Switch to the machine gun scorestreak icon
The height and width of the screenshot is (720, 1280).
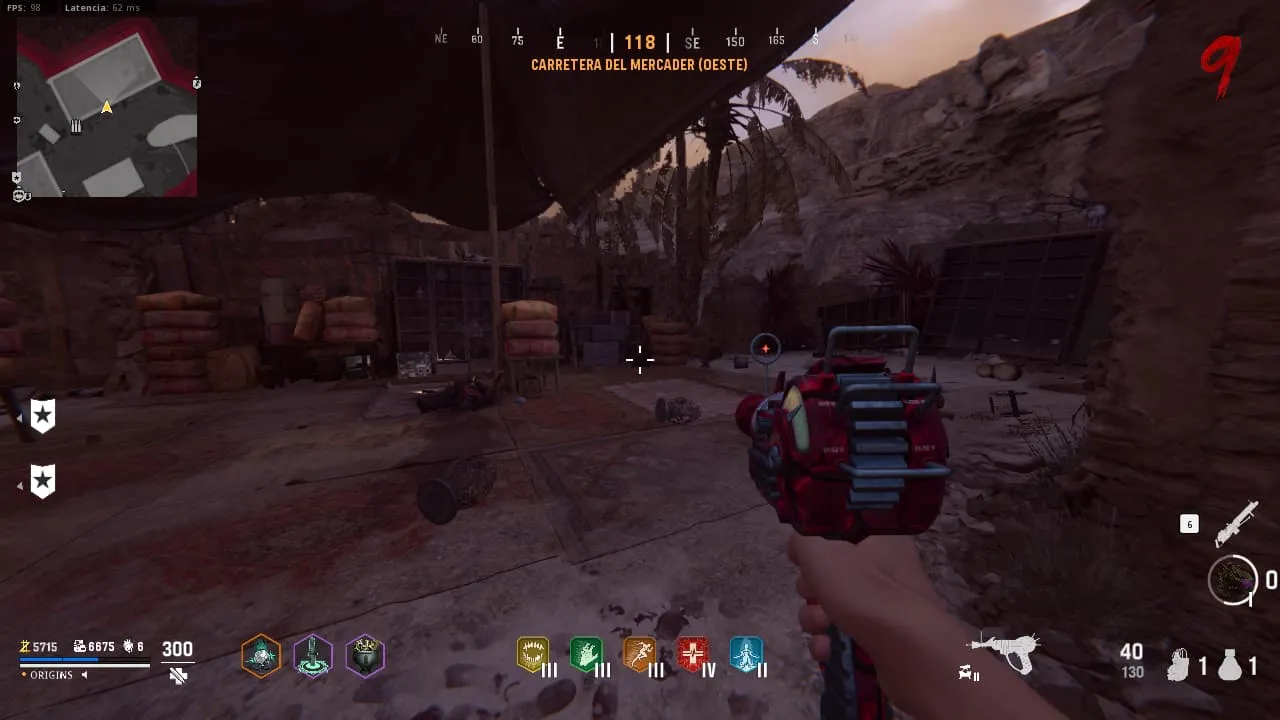(1235, 524)
